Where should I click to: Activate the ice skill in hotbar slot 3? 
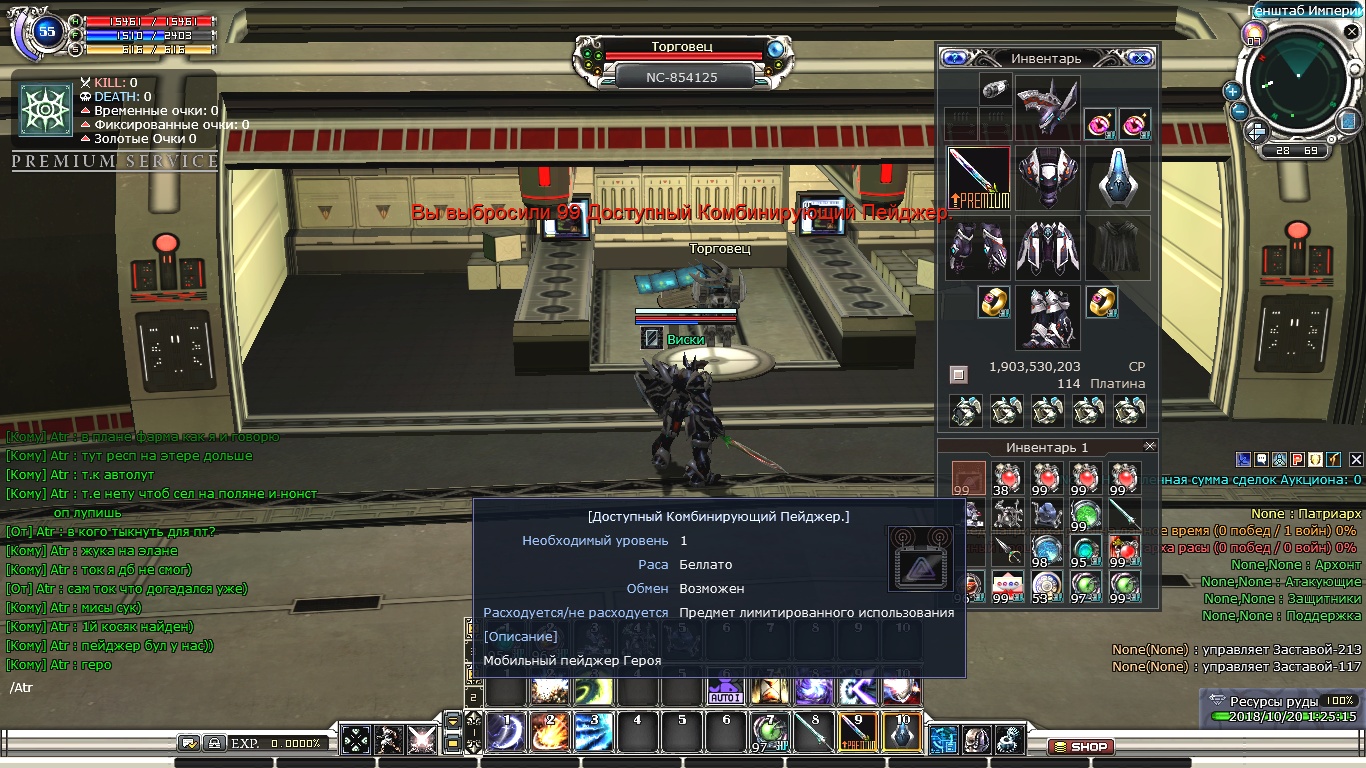point(593,732)
